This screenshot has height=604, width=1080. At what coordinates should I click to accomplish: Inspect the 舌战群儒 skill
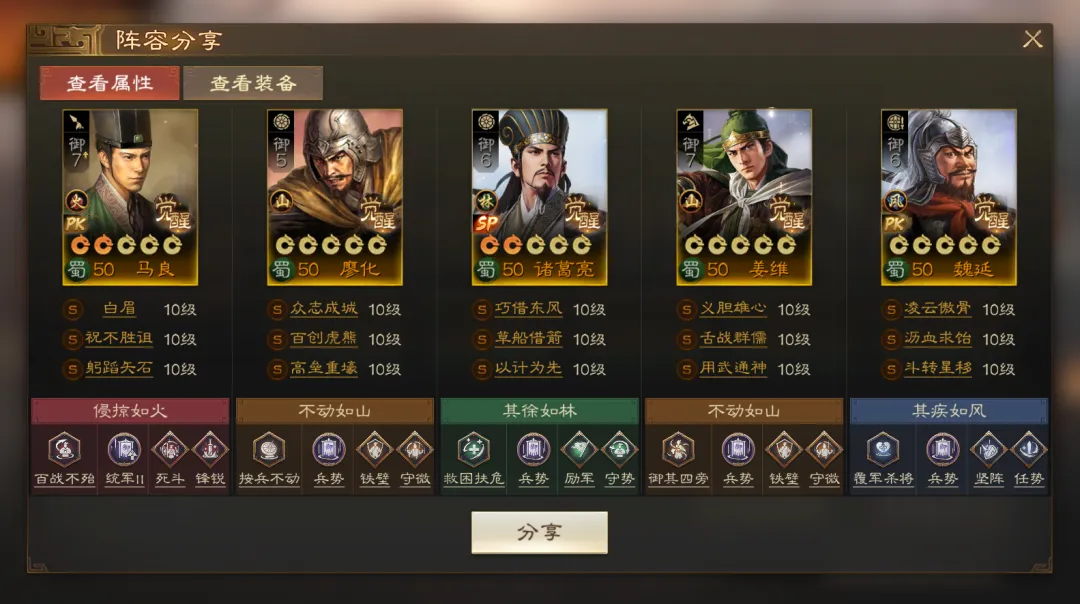click(733, 339)
